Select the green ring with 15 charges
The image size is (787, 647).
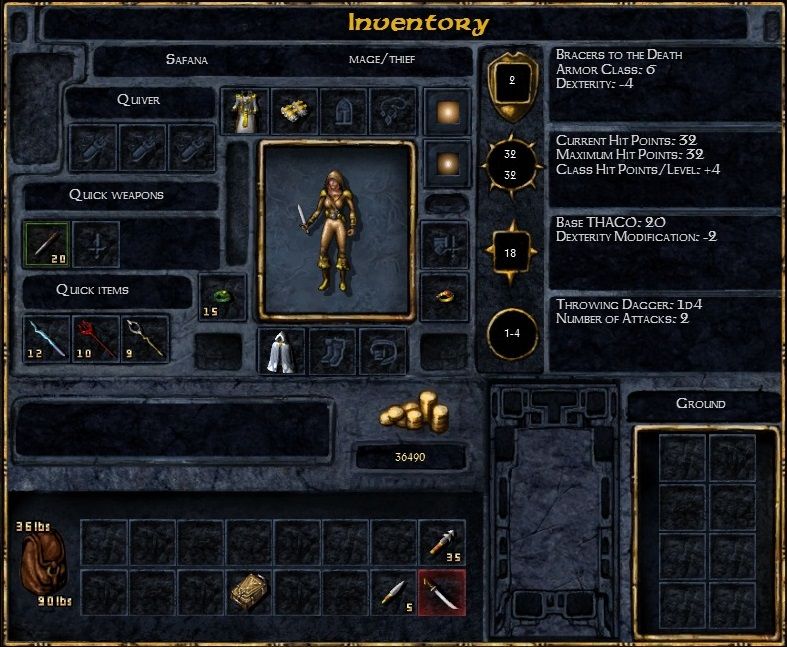[222, 297]
